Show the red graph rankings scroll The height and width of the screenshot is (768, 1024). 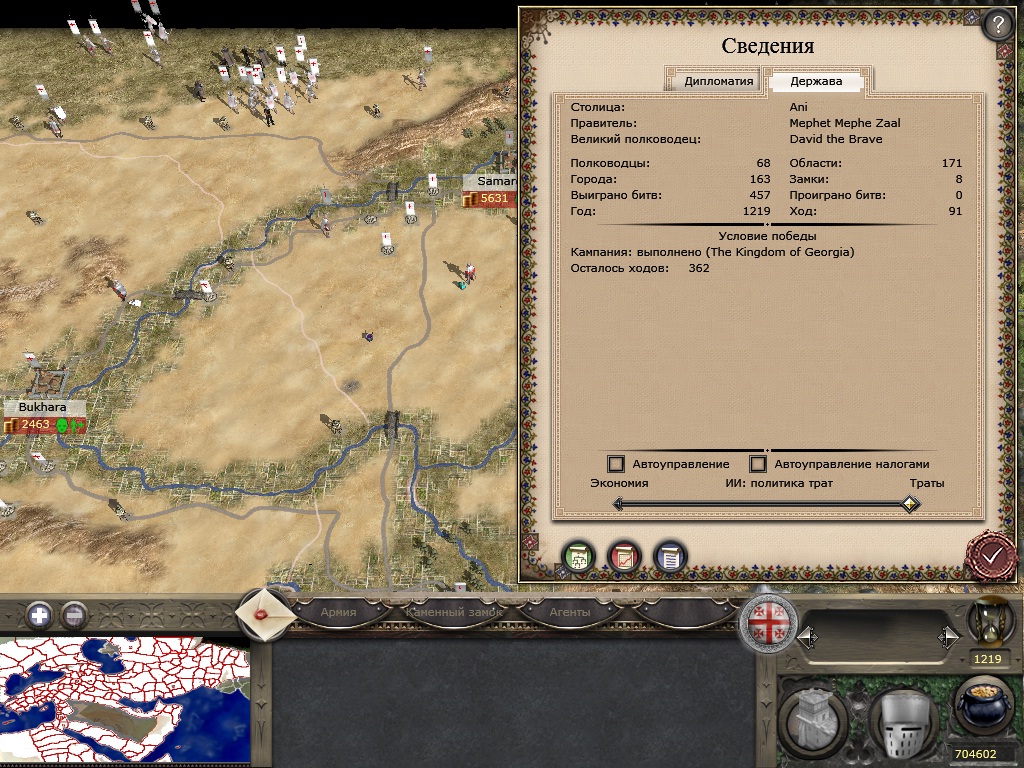[x=624, y=557]
